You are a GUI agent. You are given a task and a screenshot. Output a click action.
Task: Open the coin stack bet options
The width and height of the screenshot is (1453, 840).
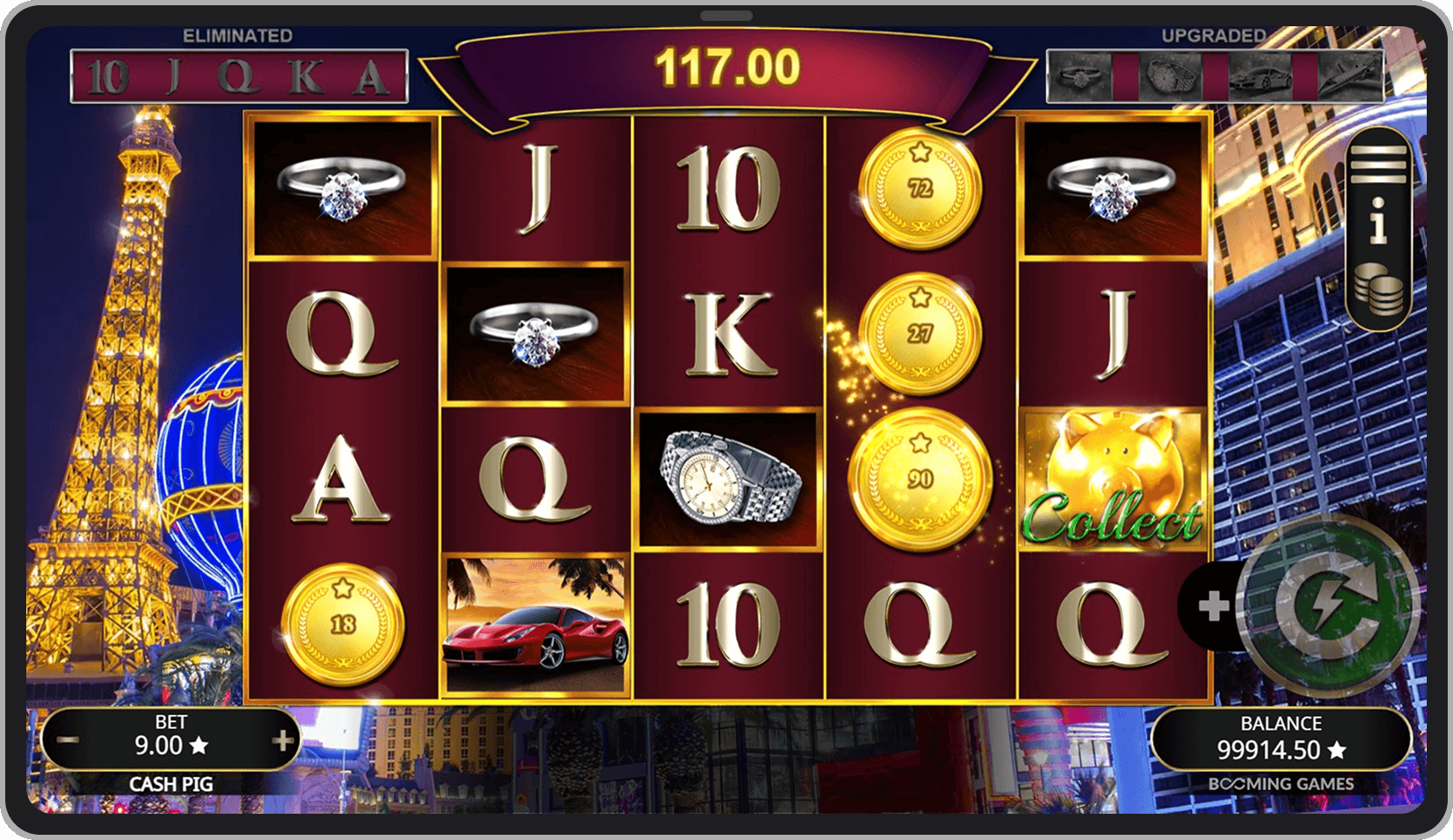click(x=1378, y=290)
